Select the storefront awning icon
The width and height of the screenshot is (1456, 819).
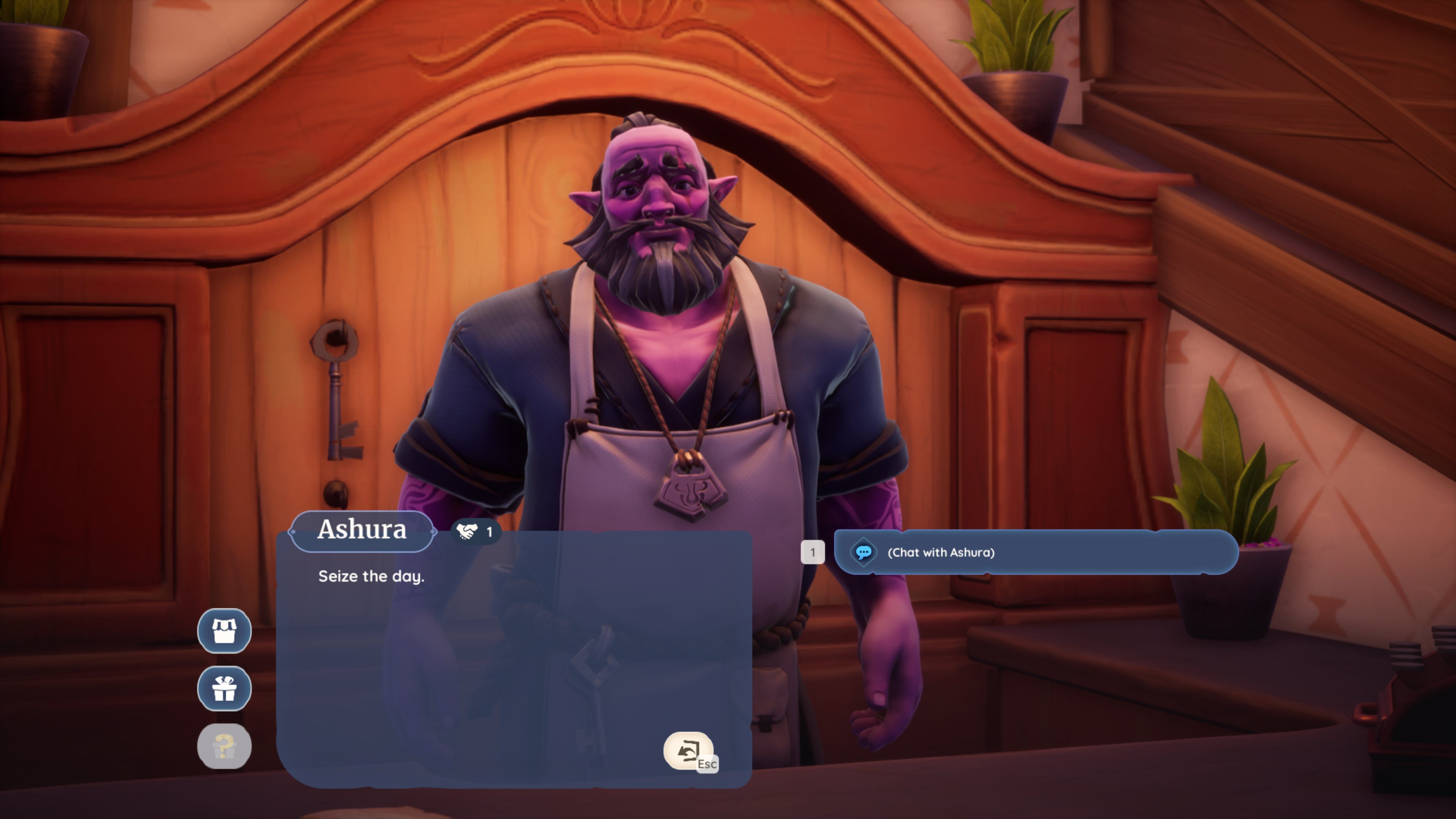pyautogui.click(x=224, y=631)
